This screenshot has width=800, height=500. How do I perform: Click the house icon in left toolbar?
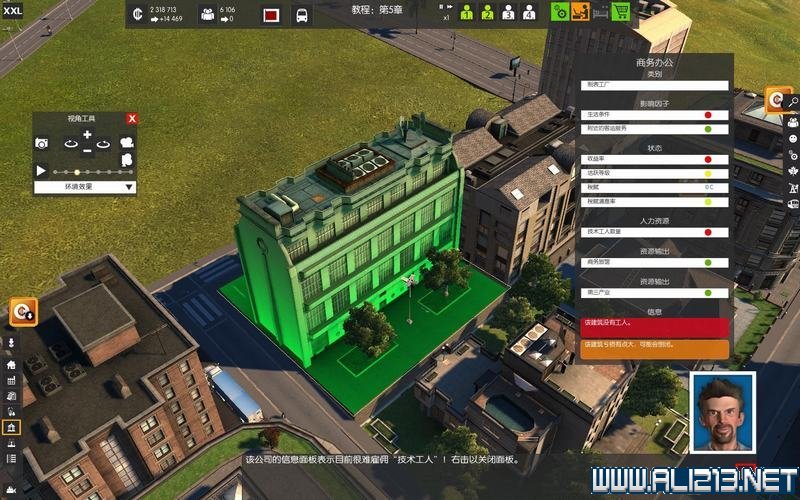pyautogui.click(x=11, y=365)
